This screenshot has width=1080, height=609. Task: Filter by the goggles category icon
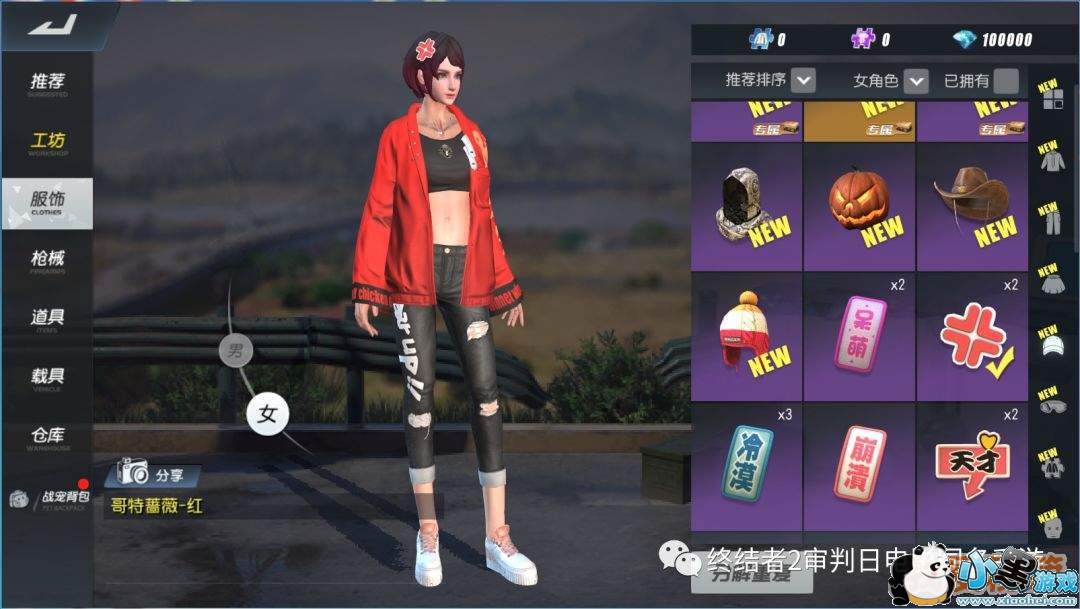point(1049,404)
